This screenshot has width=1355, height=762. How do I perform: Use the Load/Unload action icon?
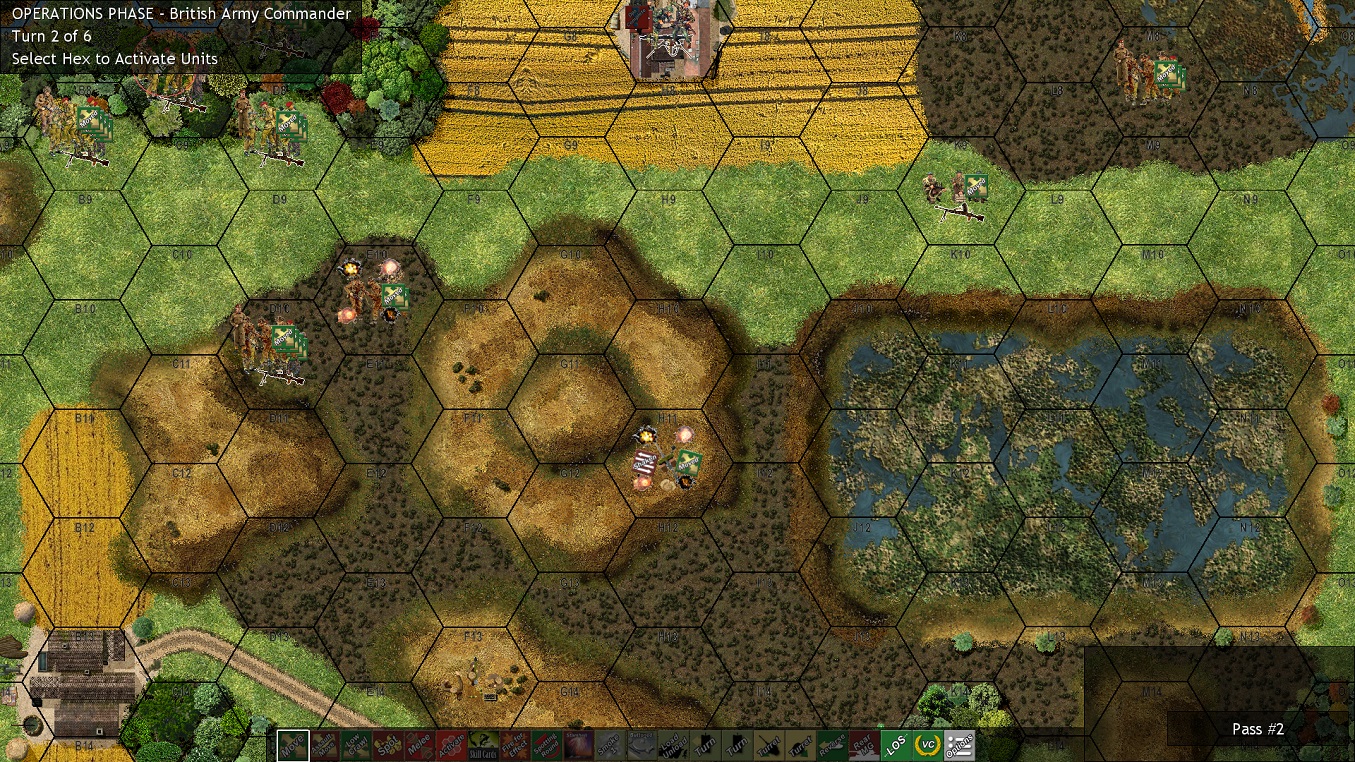pos(673,745)
